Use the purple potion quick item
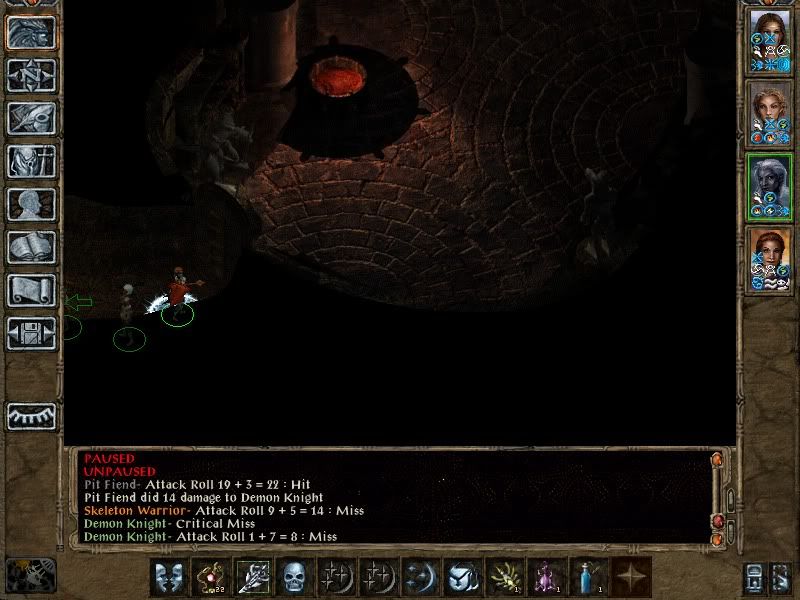The height and width of the screenshot is (600, 800). pyautogui.click(x=547, y=577)
